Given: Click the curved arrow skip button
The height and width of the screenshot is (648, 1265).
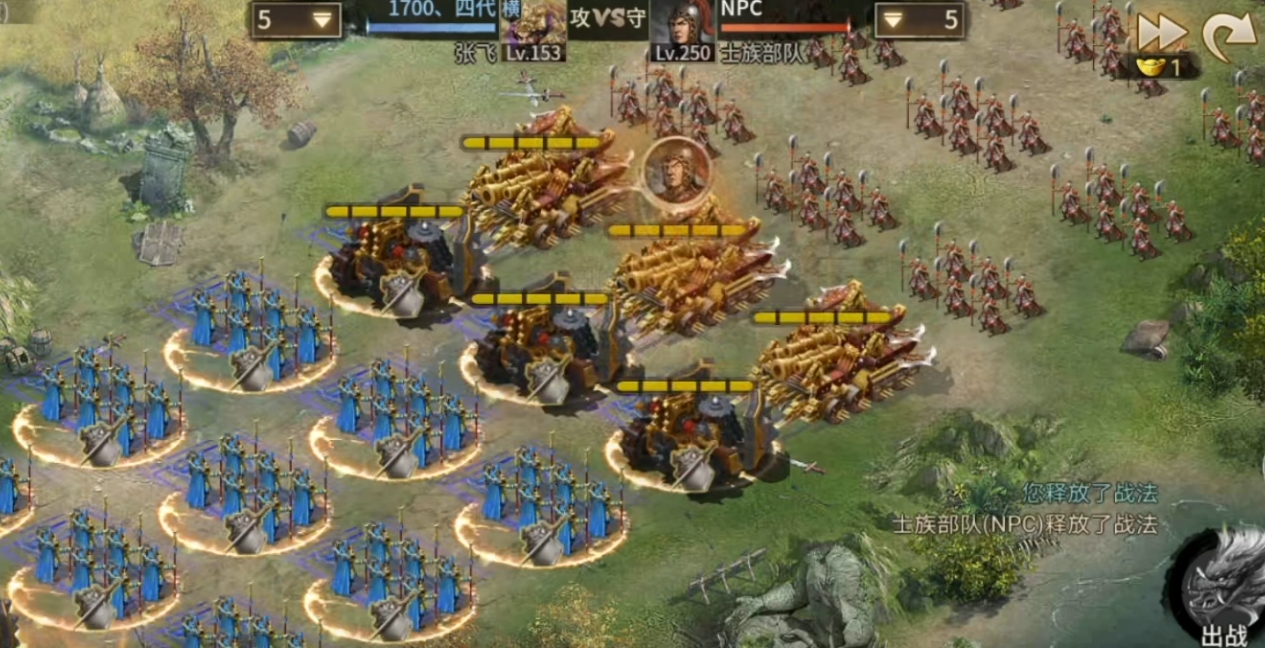Looking at the screenshot, I should tap(1228, 36).
